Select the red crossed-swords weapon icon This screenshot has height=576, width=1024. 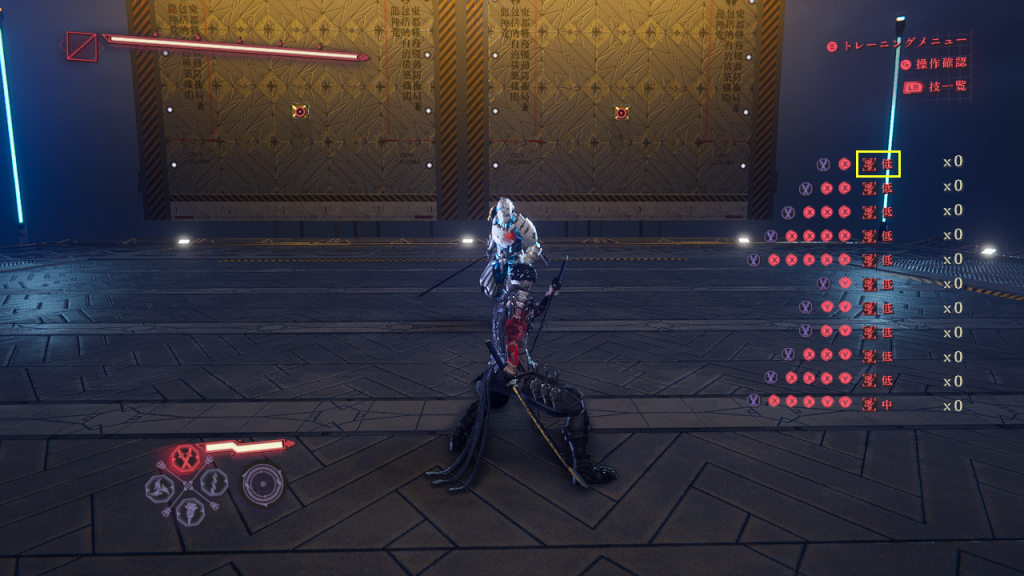tap(185, 458)
